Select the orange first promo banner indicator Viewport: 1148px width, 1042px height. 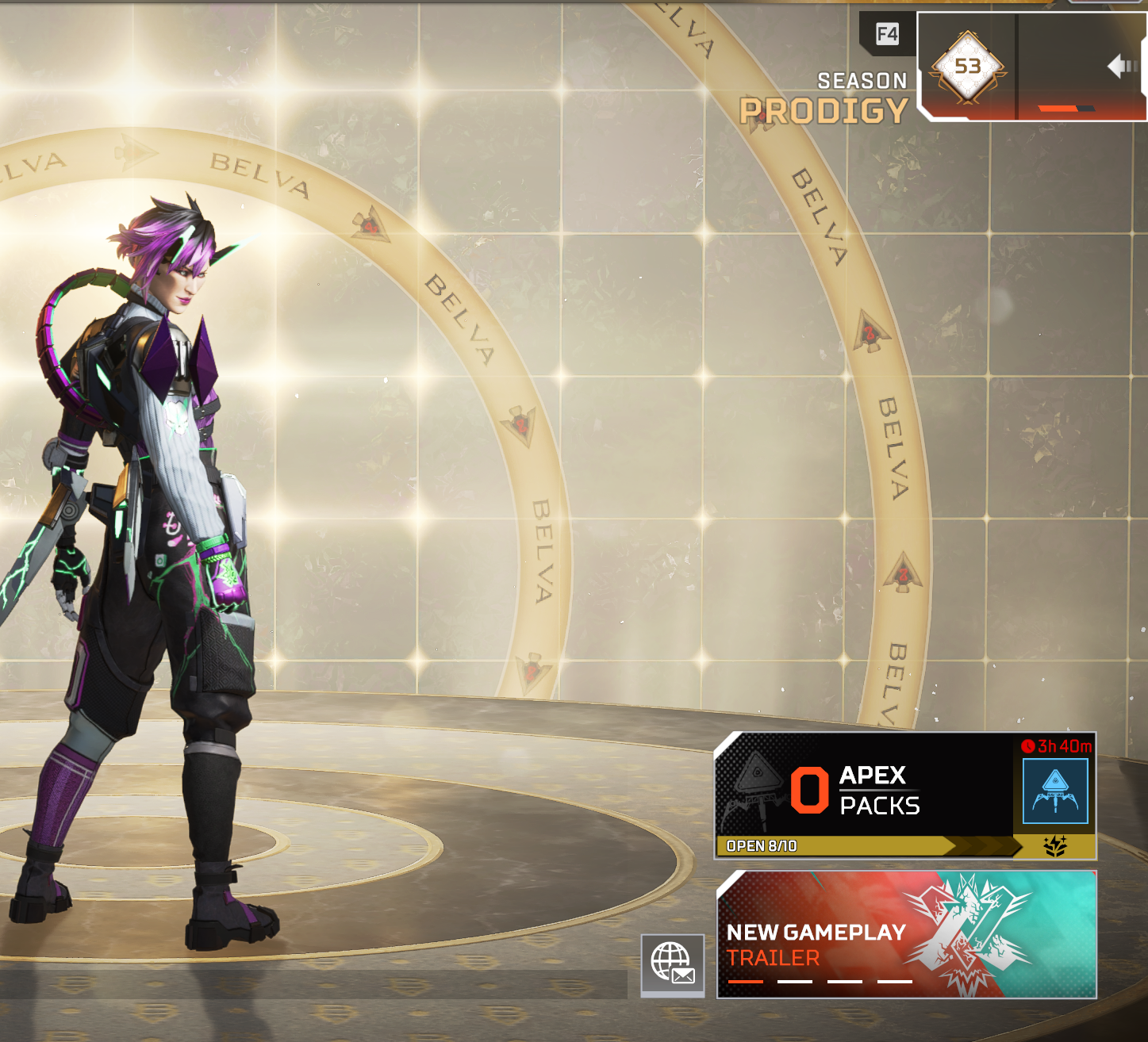[x=745, y=982]
